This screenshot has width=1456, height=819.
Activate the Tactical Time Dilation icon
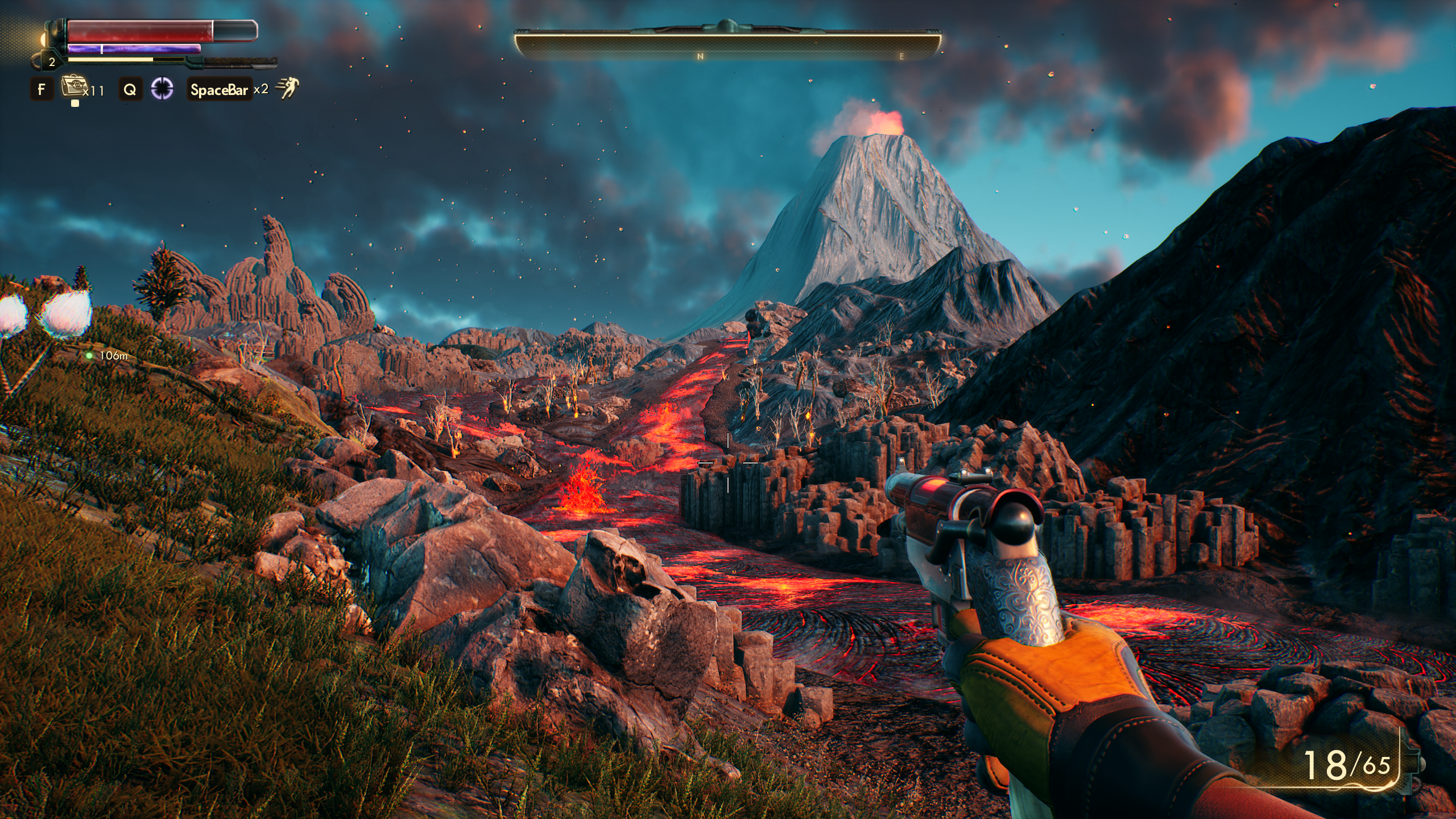coord(162,89)
